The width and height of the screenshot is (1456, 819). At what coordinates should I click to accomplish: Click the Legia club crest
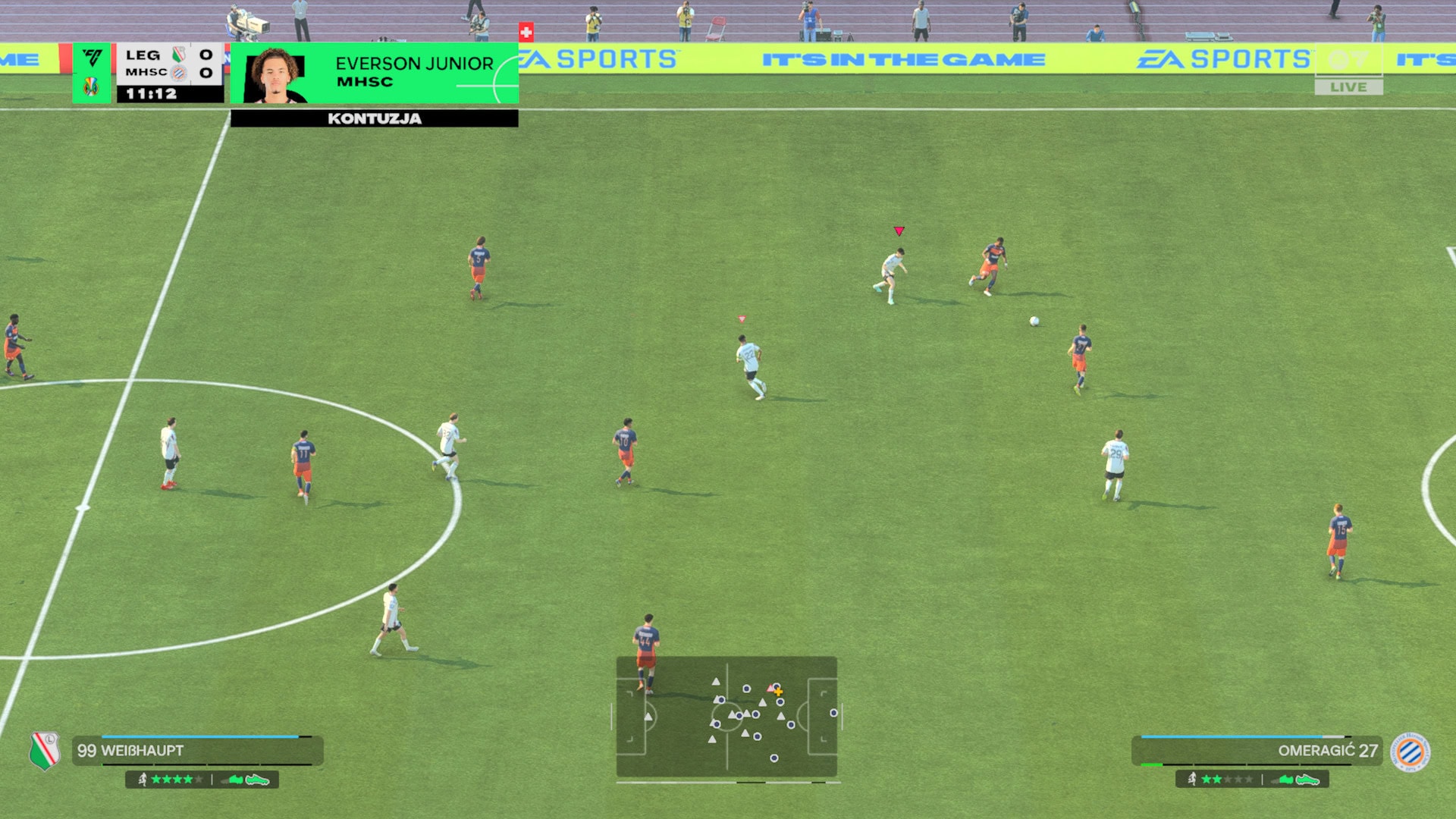point(45,750)
